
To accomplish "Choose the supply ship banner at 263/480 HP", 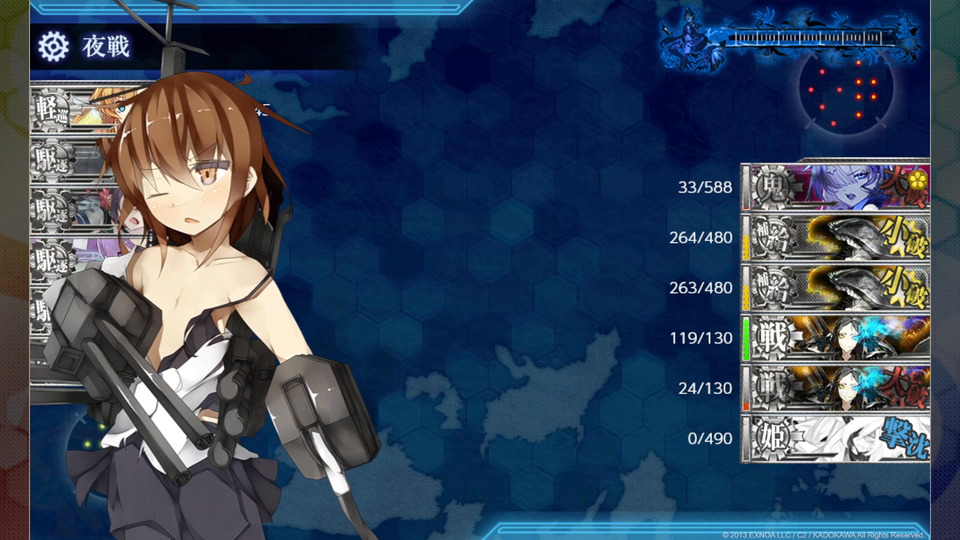I will [x=838, y=288].
